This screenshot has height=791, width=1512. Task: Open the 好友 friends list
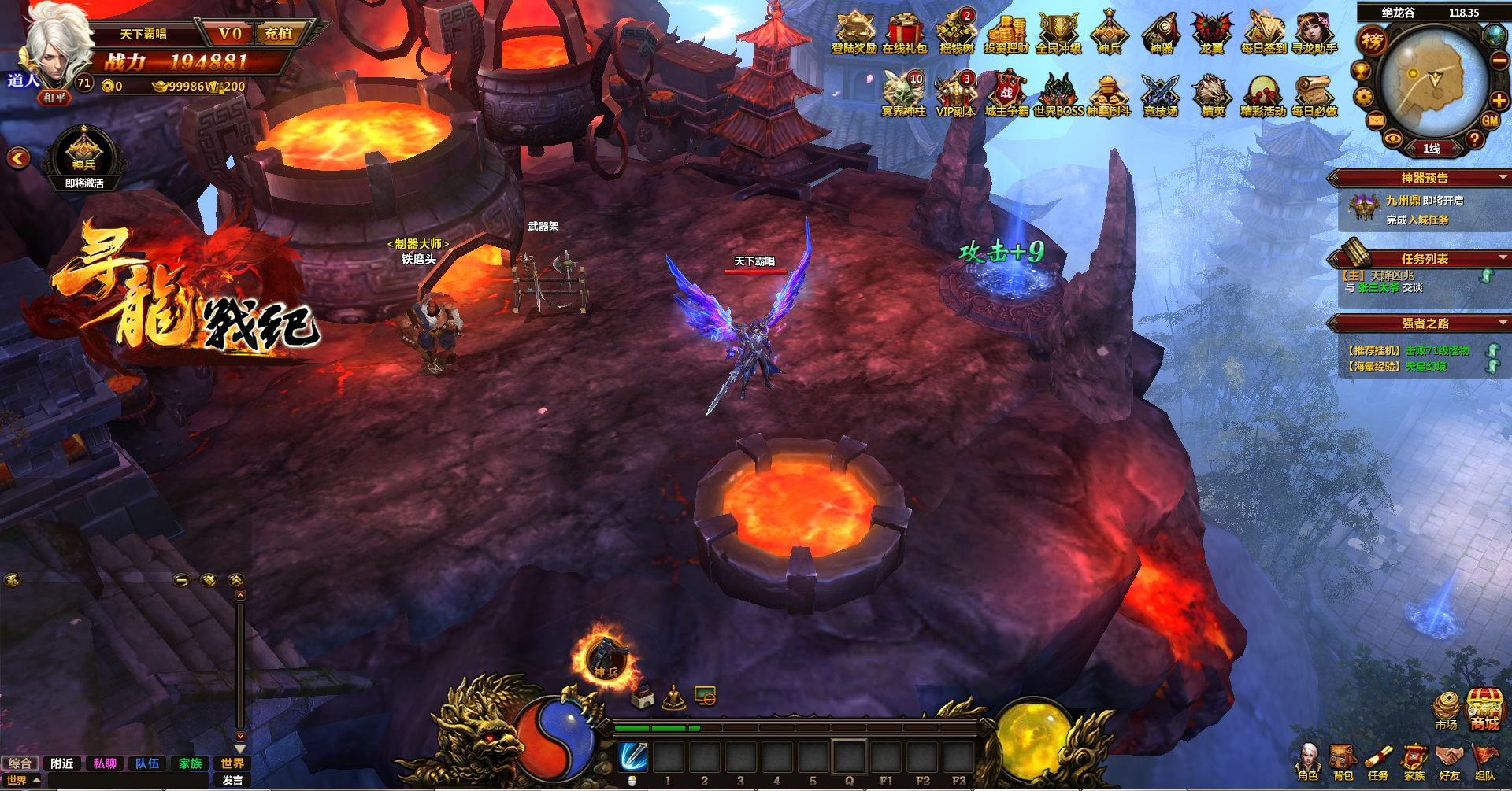coord(1449,761)
